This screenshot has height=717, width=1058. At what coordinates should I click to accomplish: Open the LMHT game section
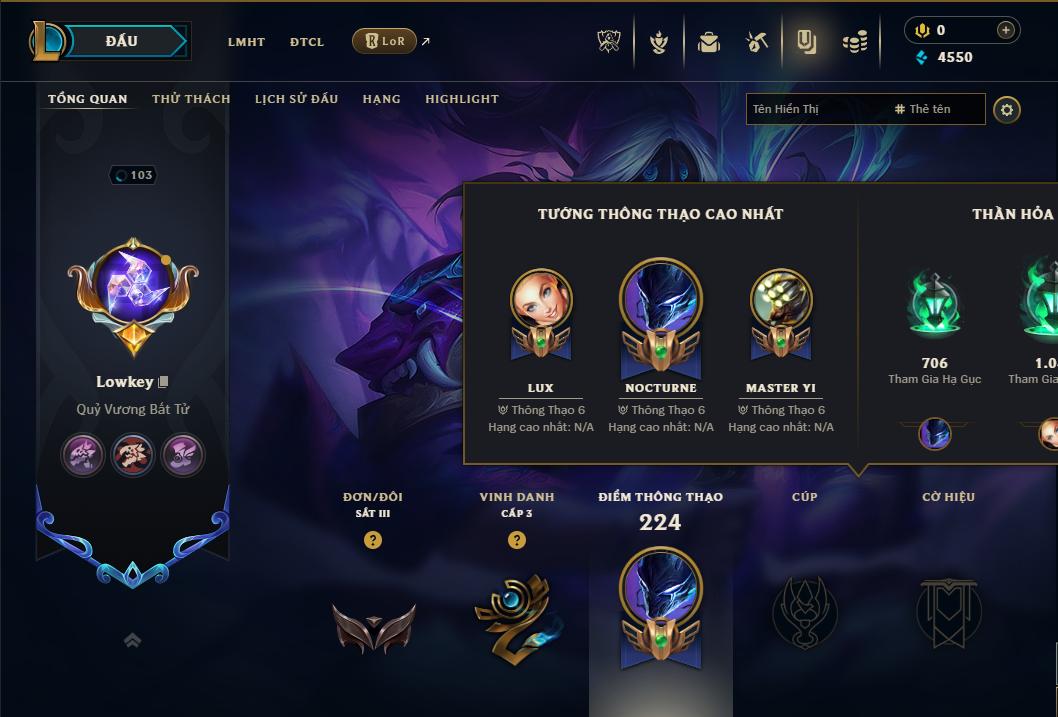coord(246,42)
